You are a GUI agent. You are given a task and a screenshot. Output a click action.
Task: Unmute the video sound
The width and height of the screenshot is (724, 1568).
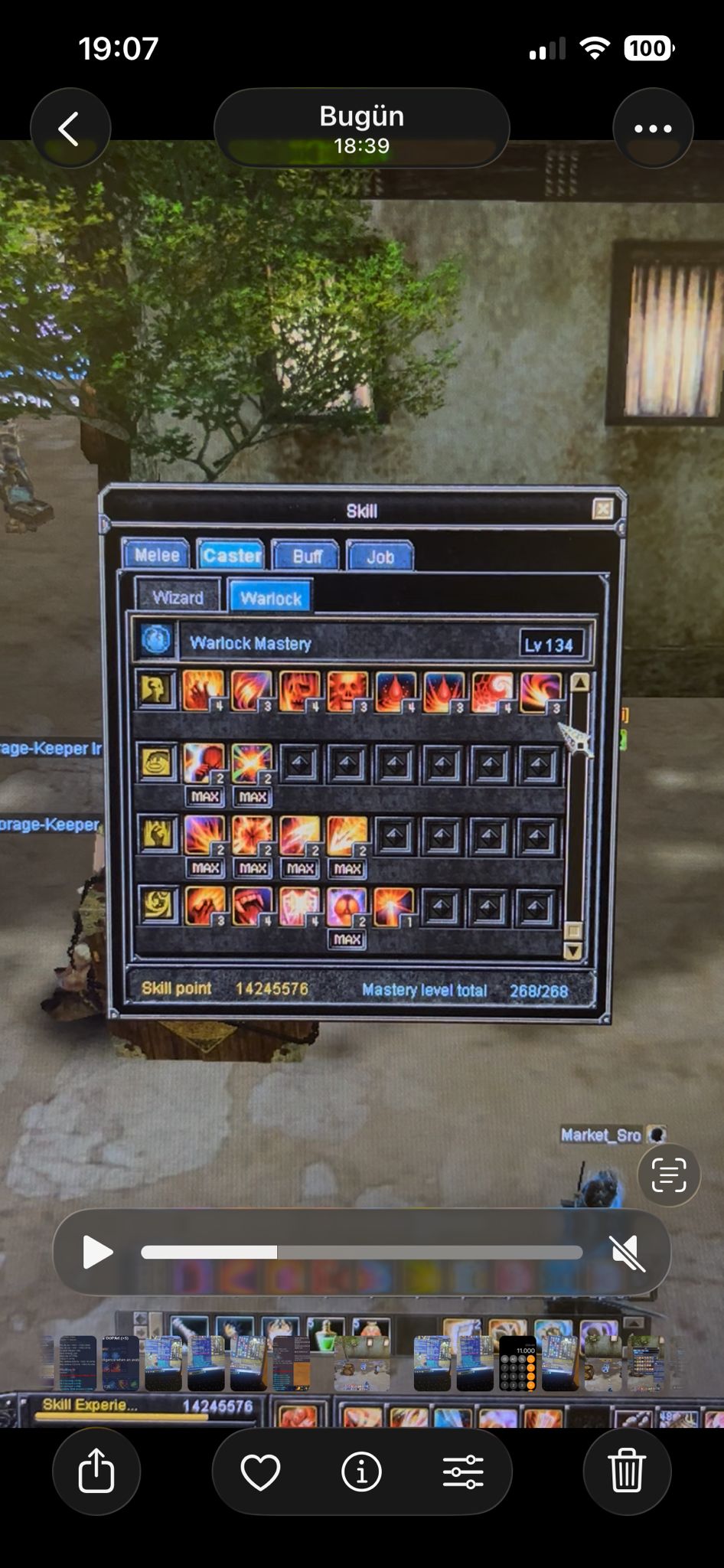[x=628, y=1253]
